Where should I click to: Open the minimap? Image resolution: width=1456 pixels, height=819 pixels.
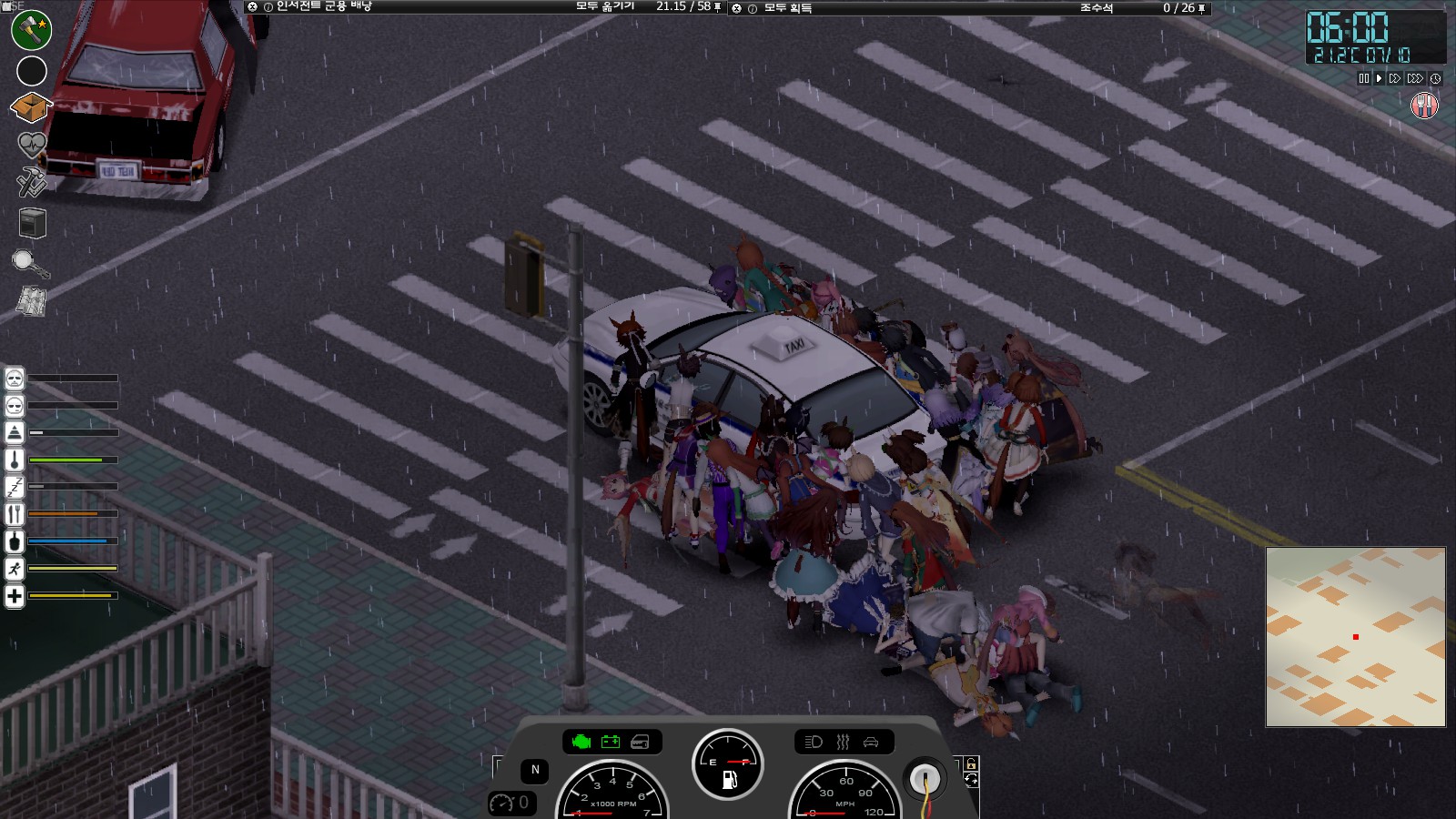click(x=1355, y=636)
